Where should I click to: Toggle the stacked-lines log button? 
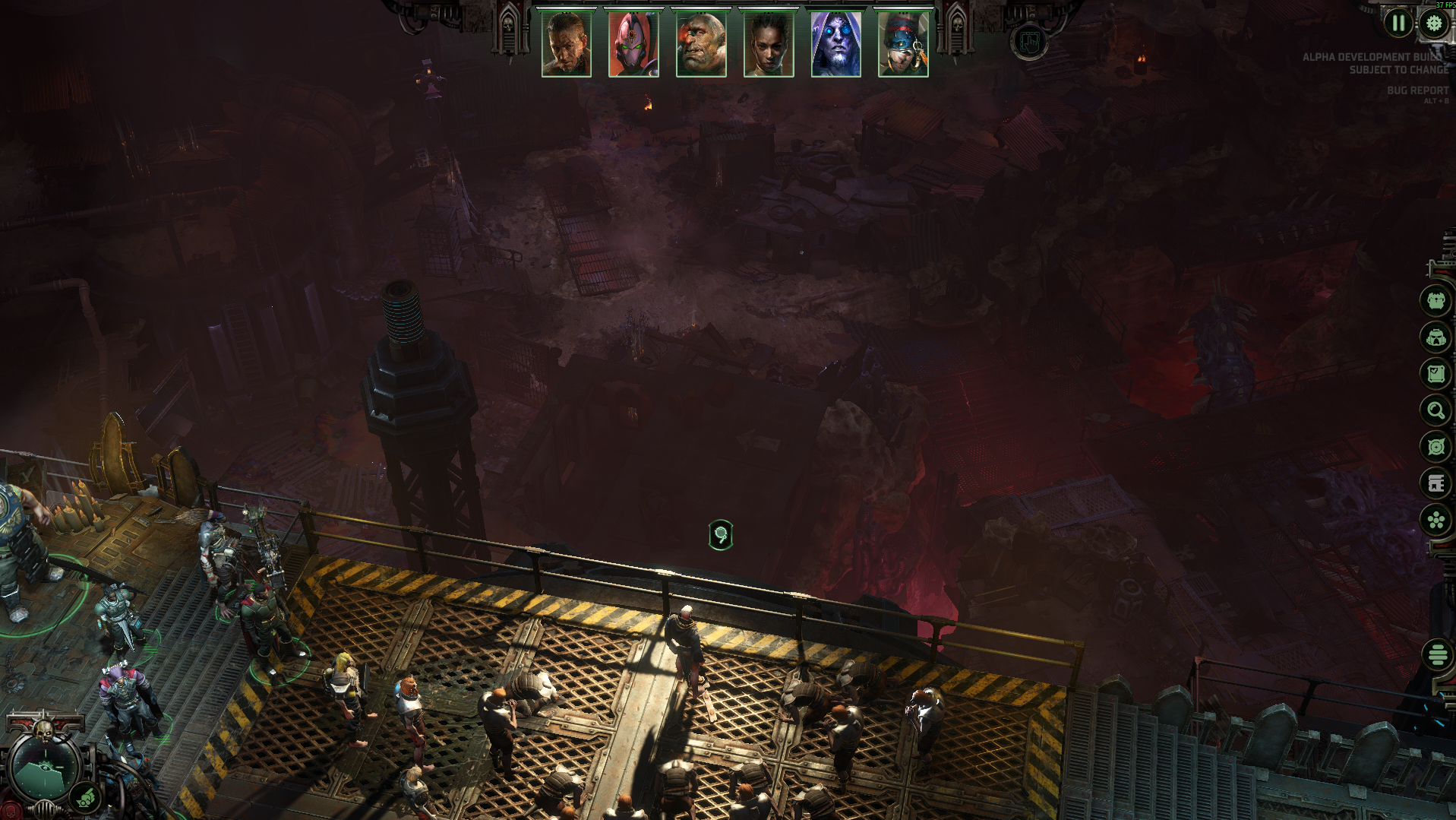pos(1438,654)
